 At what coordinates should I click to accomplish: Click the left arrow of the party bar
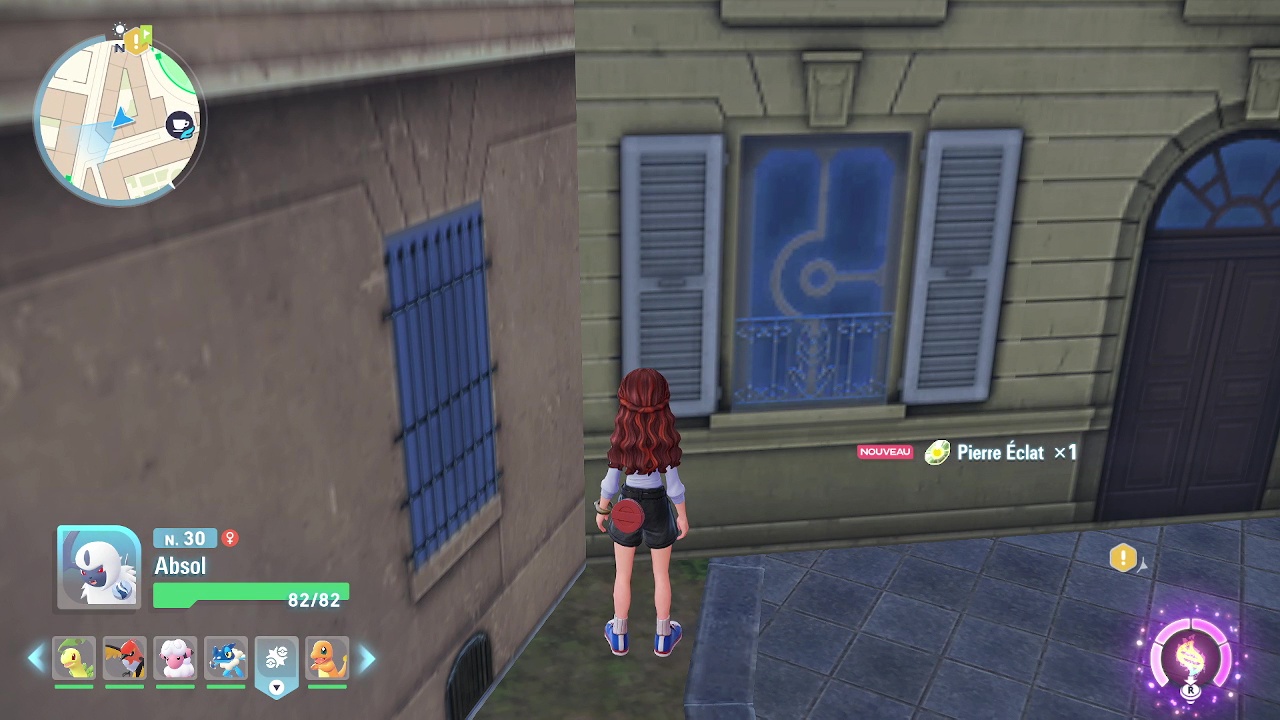point(36,658)
